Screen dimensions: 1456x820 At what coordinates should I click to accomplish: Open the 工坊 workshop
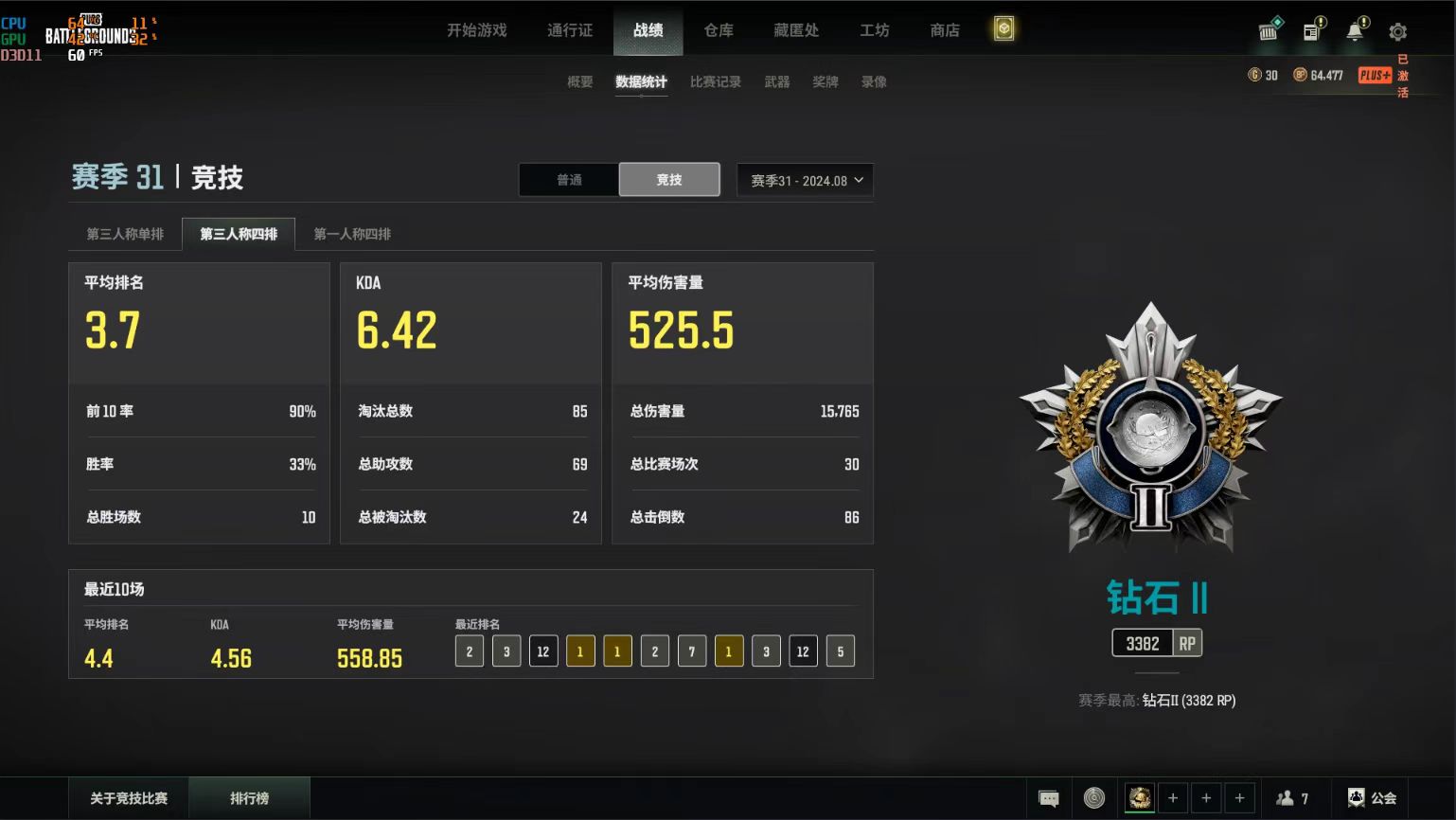tap(874, 30)
